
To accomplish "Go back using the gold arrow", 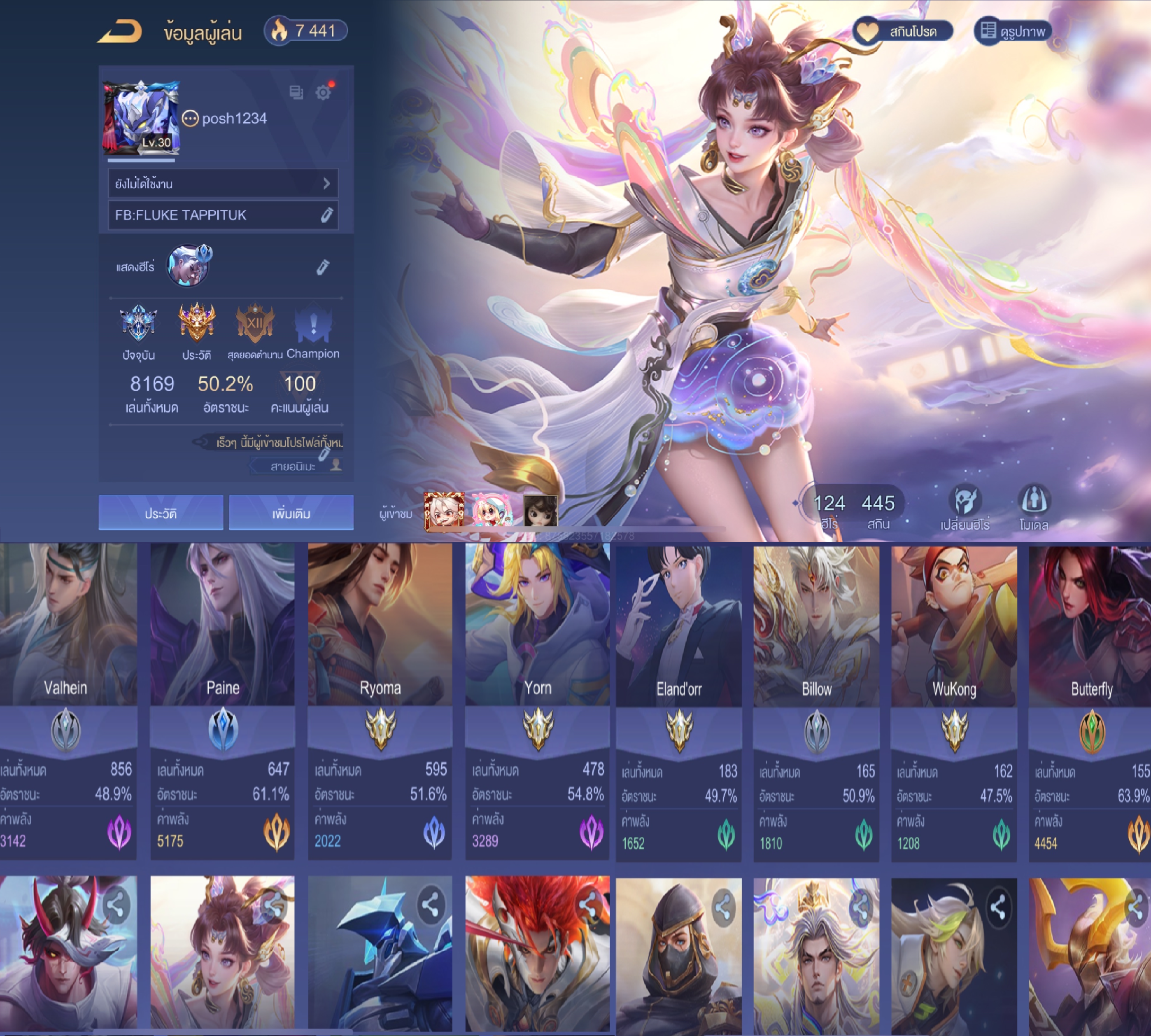I will tap(120, 32).
